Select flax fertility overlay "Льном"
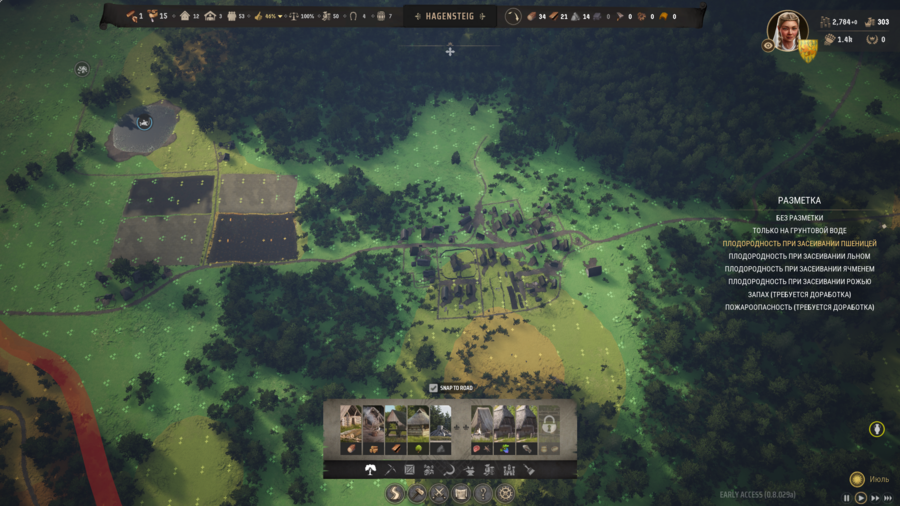 (x=799, y=257)
